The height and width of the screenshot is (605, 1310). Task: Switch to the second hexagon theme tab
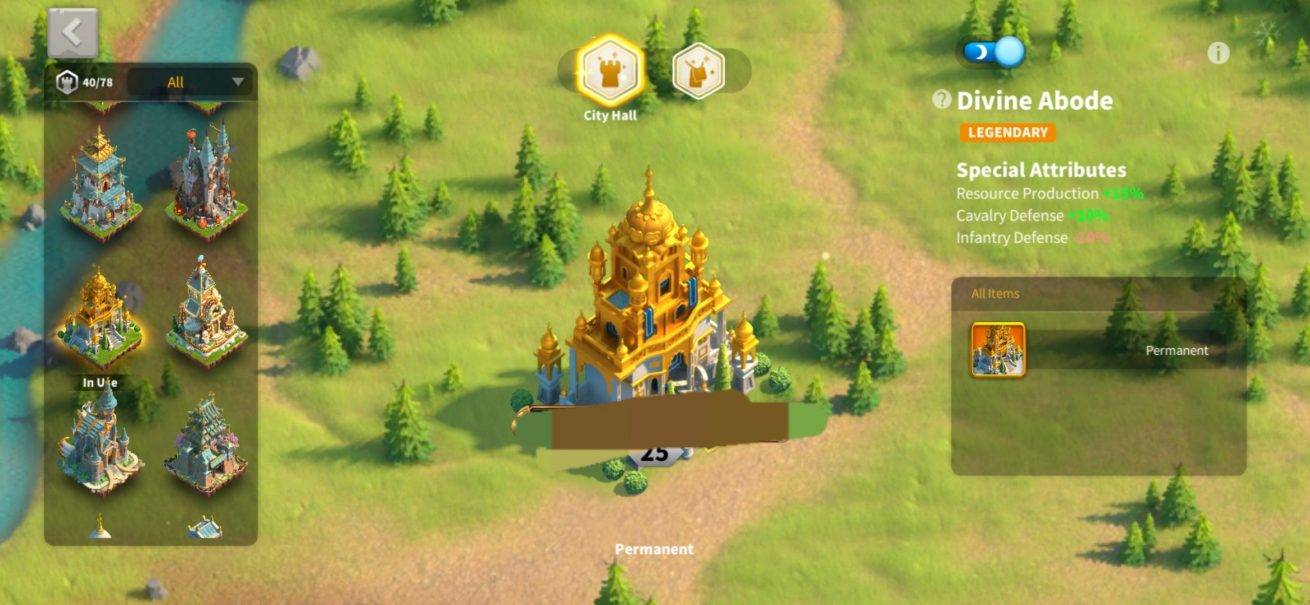[698, 71]
